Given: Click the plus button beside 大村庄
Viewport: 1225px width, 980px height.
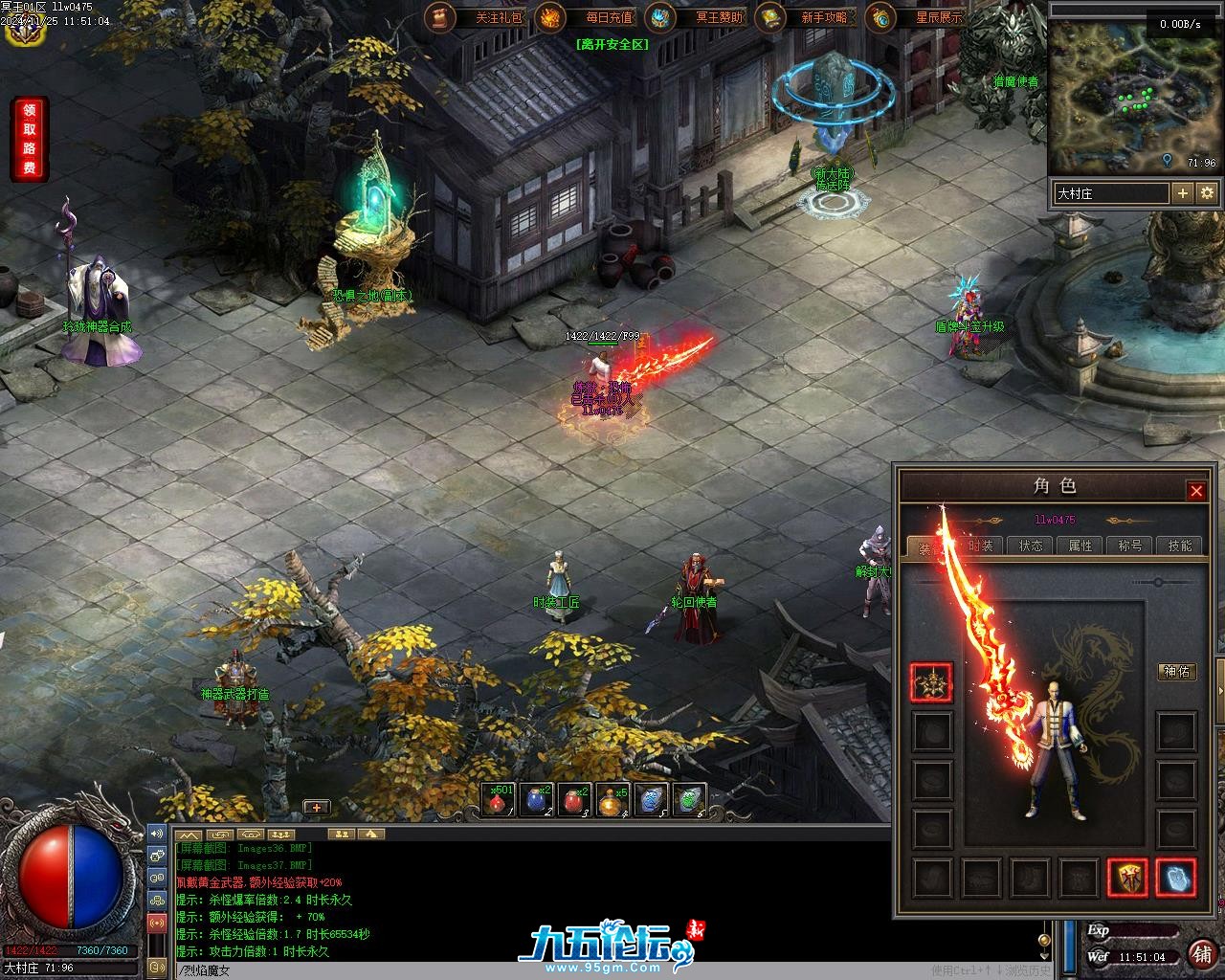Looking at the screenshot, I should point(1183,193).
